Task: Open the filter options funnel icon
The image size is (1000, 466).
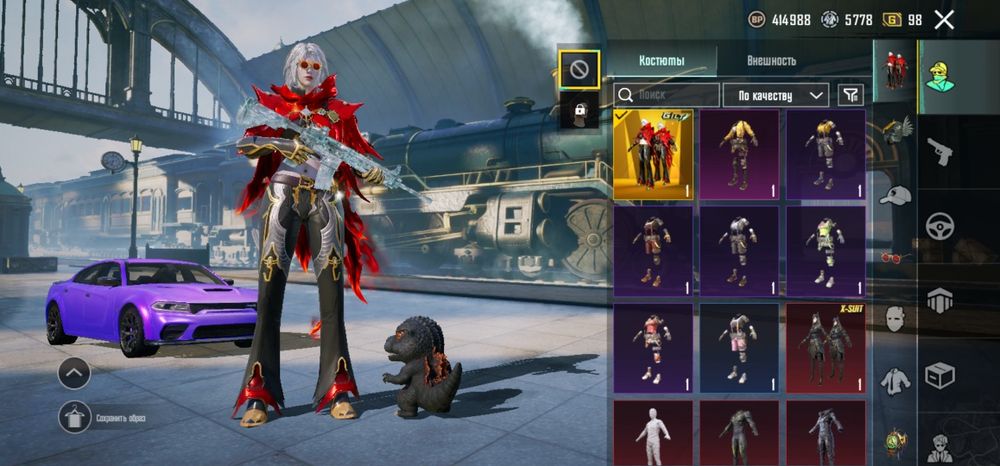Action: pos(850,95)
